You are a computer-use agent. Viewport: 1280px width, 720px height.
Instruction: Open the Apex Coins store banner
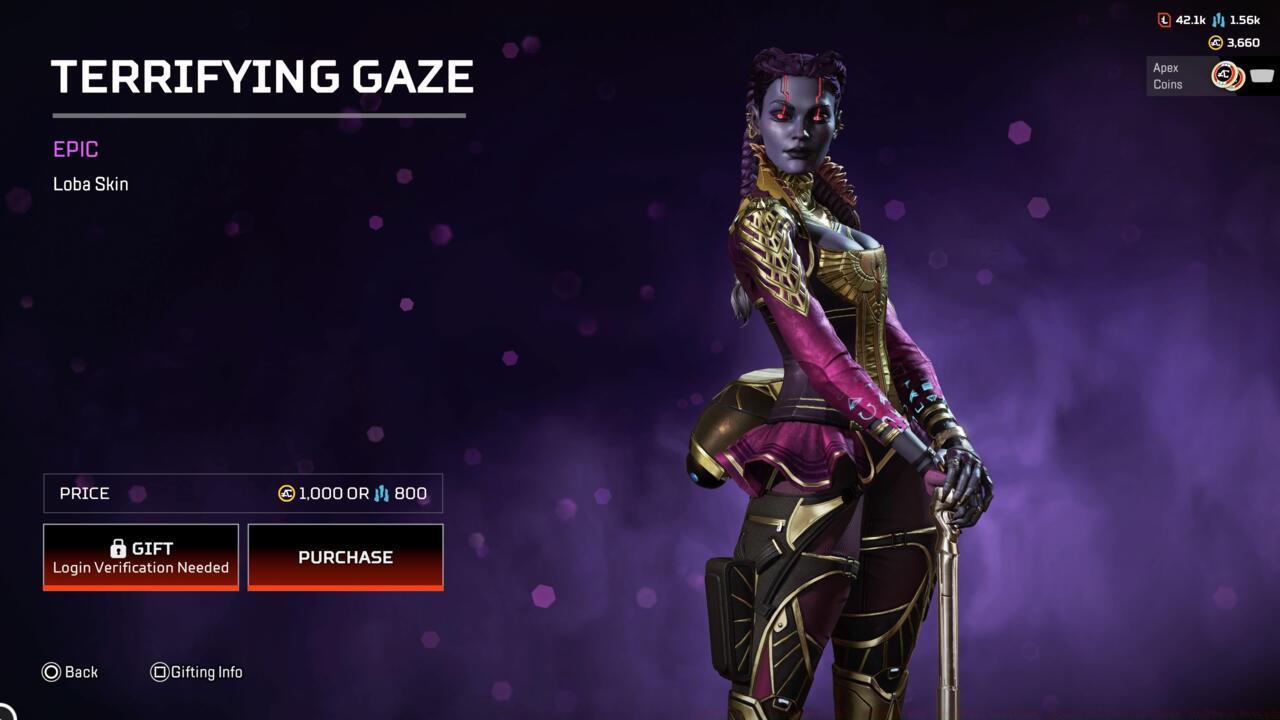[x=1205, y=77]
